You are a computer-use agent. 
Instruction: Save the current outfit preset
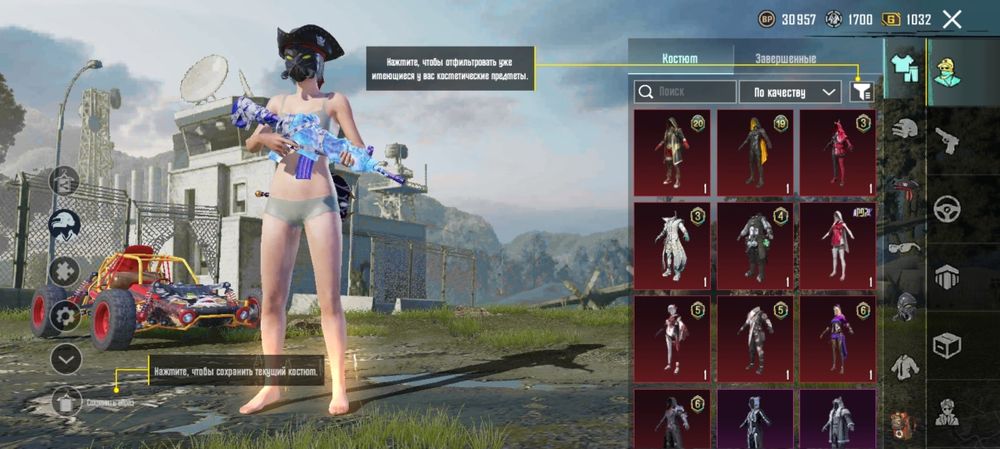coord(66,402)
